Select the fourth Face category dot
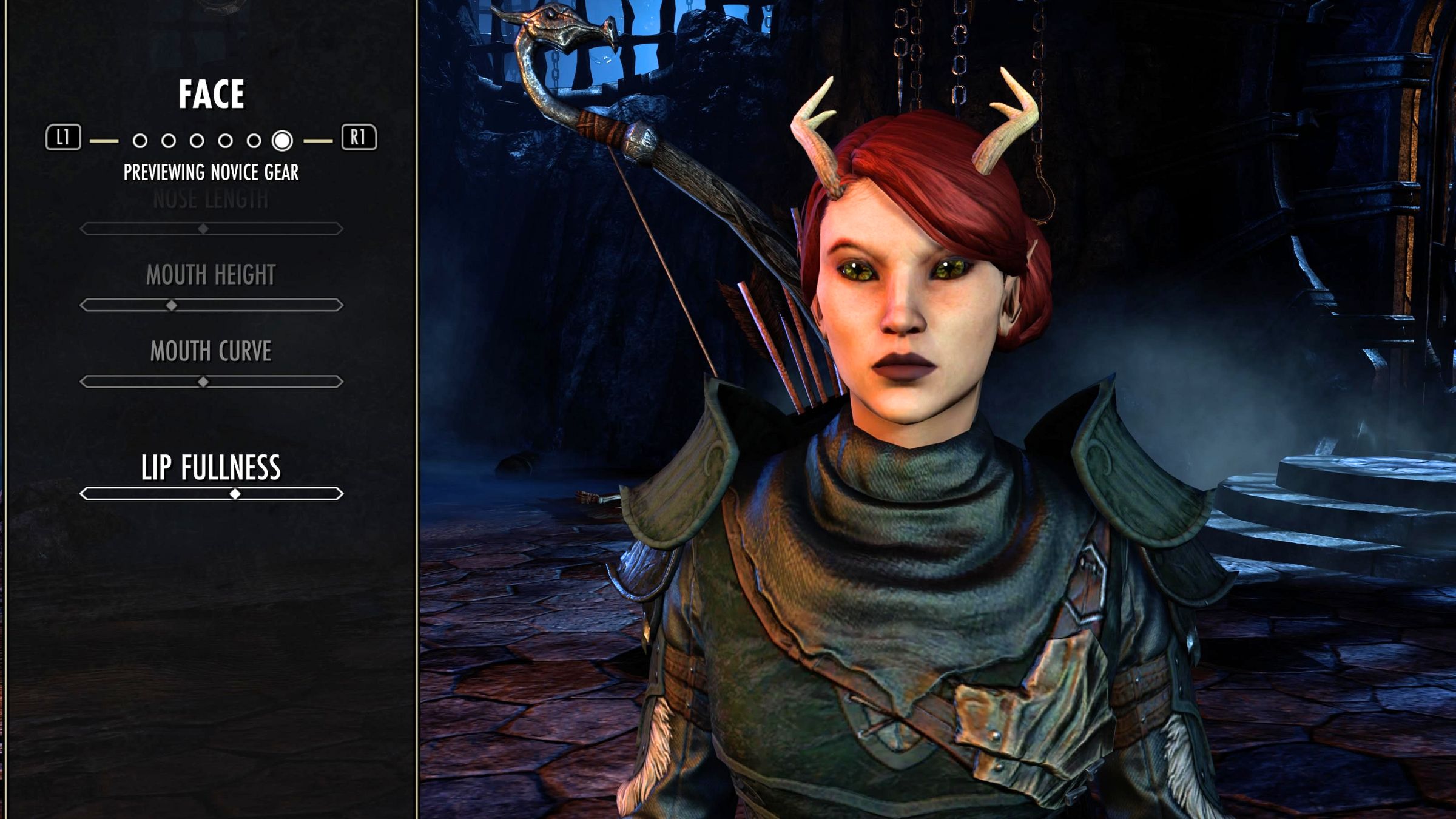This screenshot has height=819, width=1456. (x=225, y=141)
